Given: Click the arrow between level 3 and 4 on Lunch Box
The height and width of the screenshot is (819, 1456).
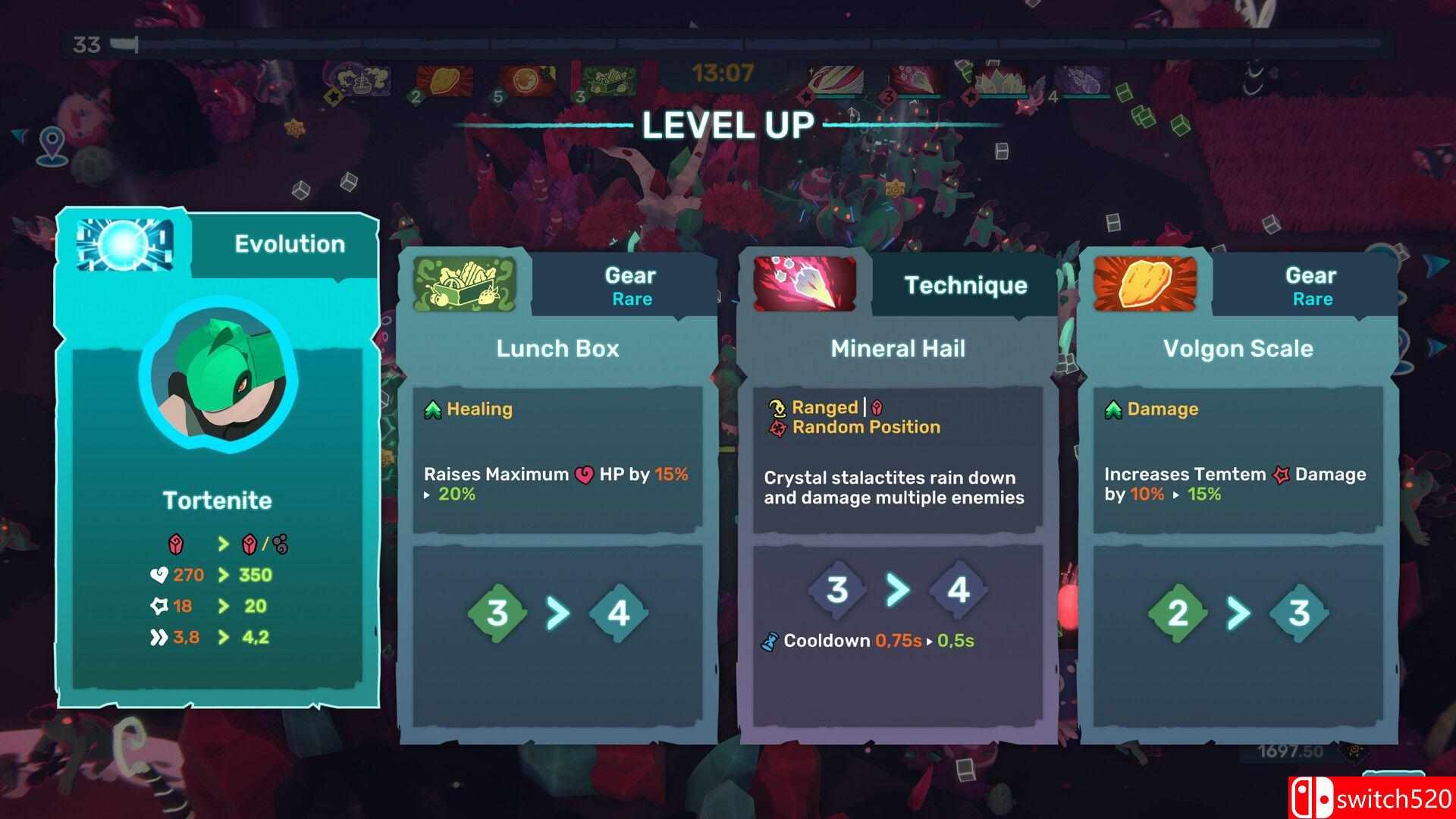Looking at the screenshot, I should (559, 615).
